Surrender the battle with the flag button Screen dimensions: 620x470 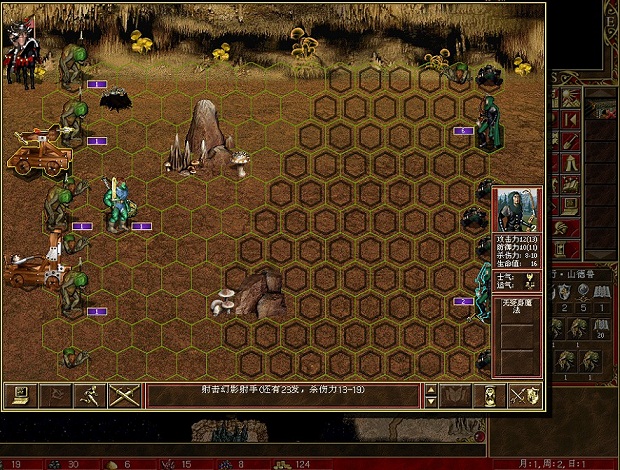(54, 396)
